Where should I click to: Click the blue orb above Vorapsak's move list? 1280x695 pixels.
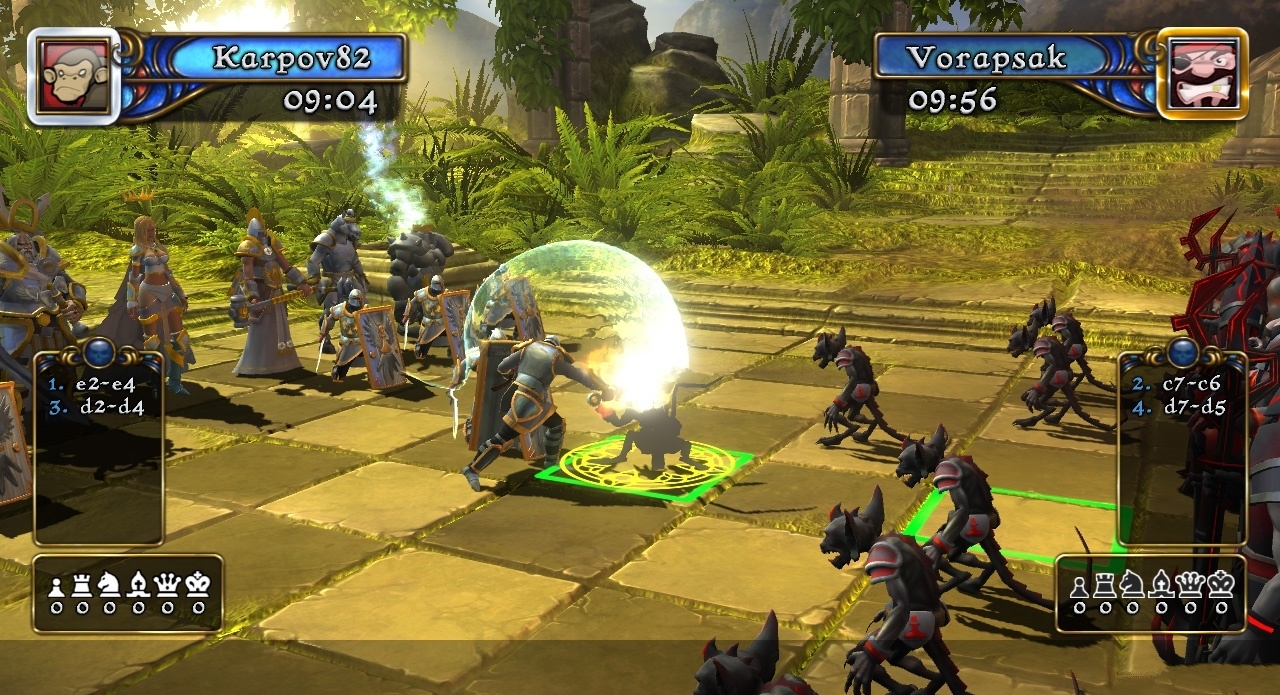[x=1184, y=352]
